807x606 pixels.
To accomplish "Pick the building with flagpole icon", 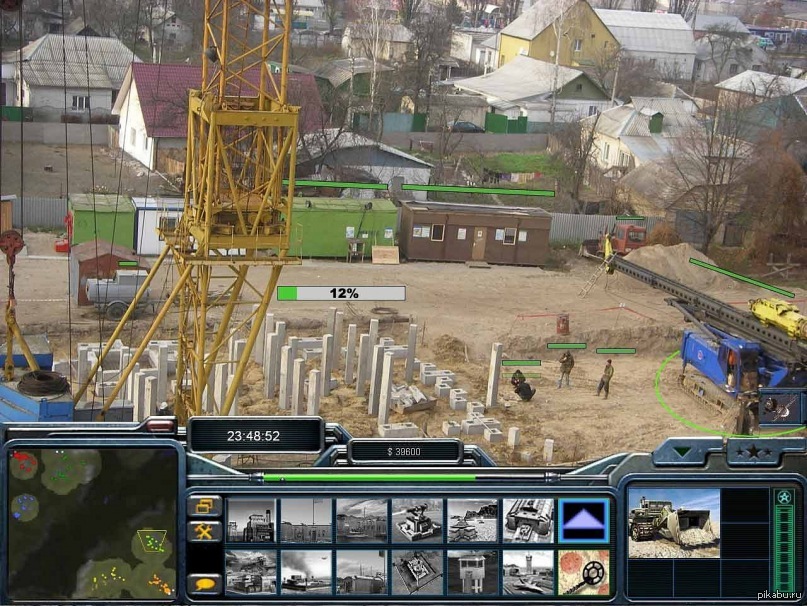I will pyautogui.click(x=305, y=520).
